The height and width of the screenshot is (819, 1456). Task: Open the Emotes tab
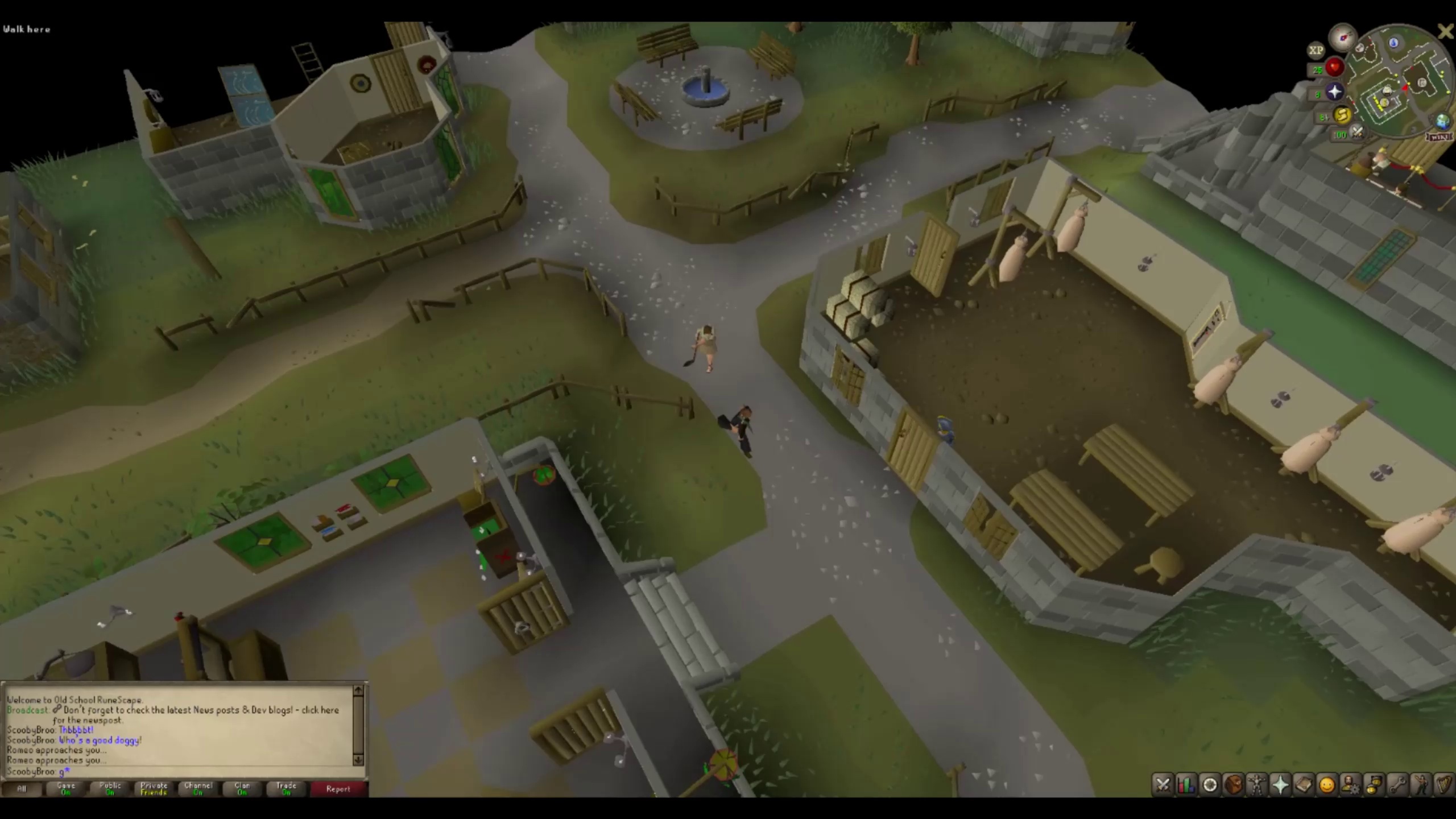tap(1420, 785)
